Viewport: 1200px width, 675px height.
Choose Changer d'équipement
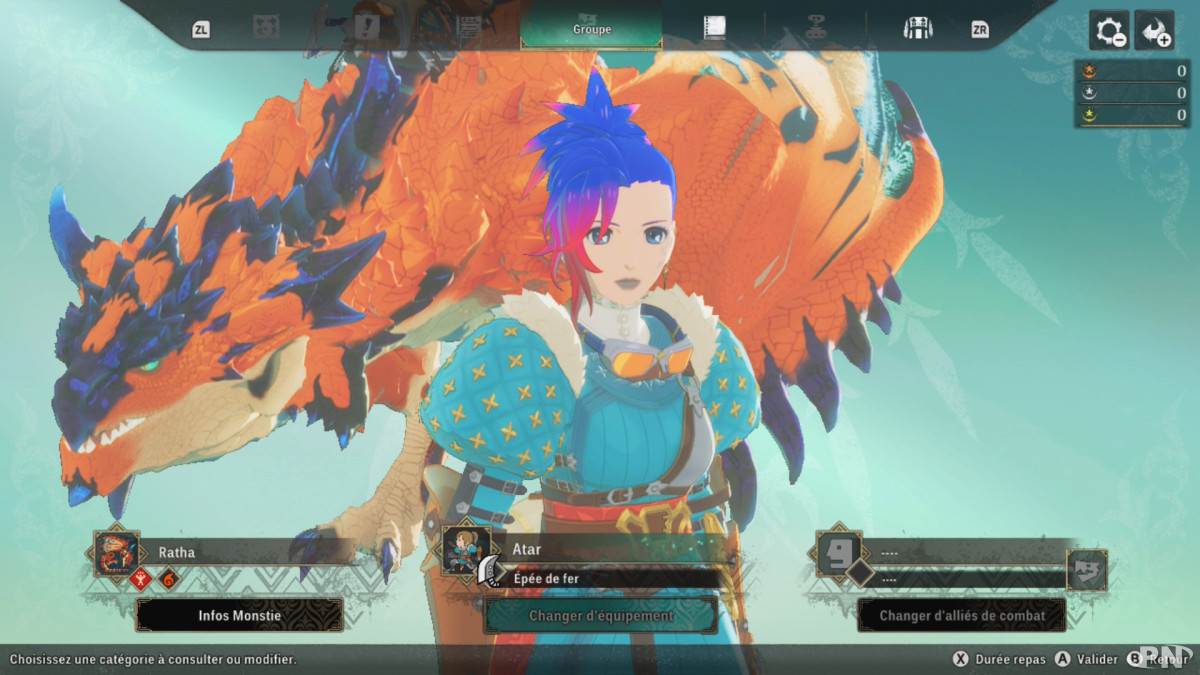[600, 615]
